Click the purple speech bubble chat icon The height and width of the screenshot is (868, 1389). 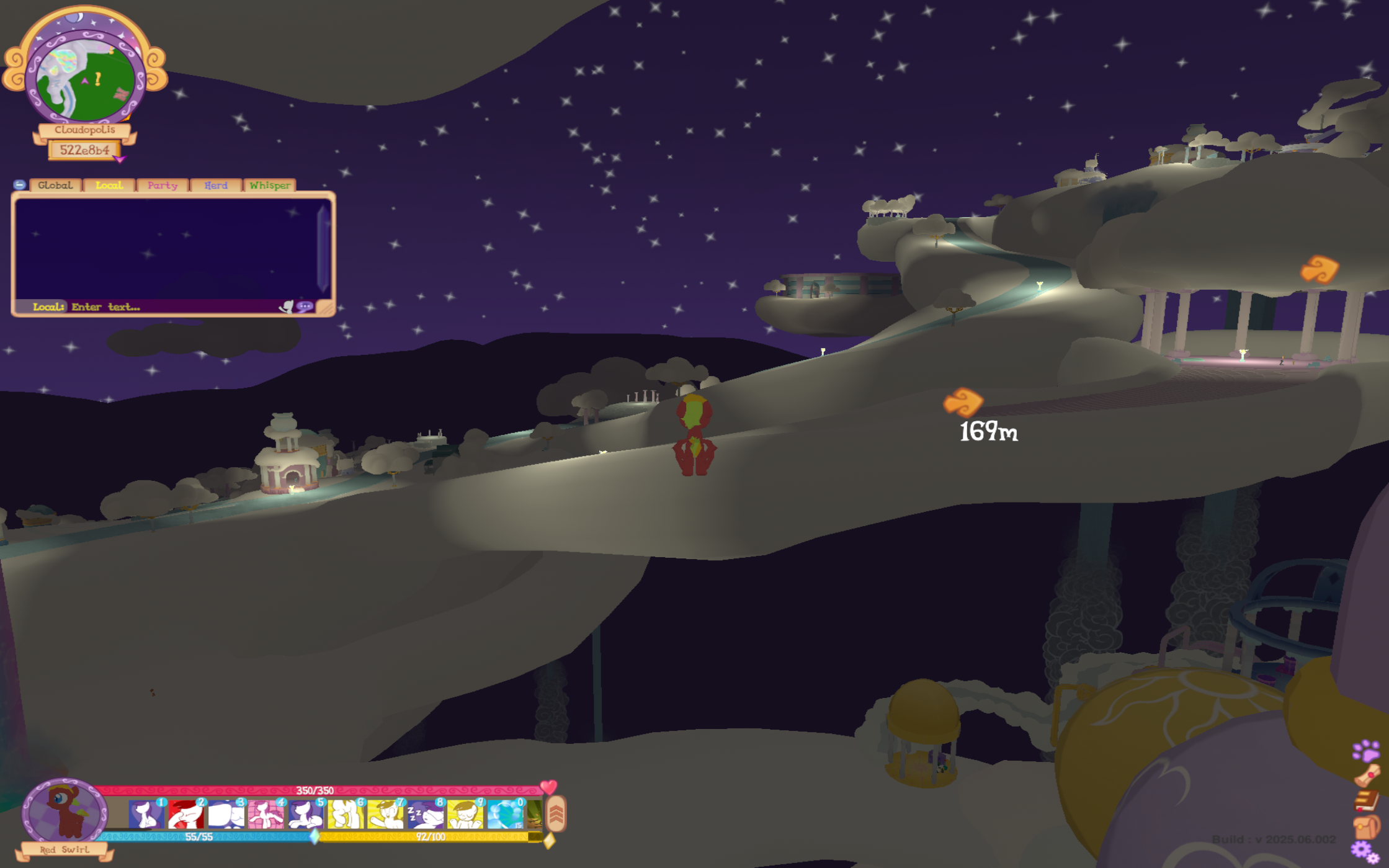tap(305, 306)
